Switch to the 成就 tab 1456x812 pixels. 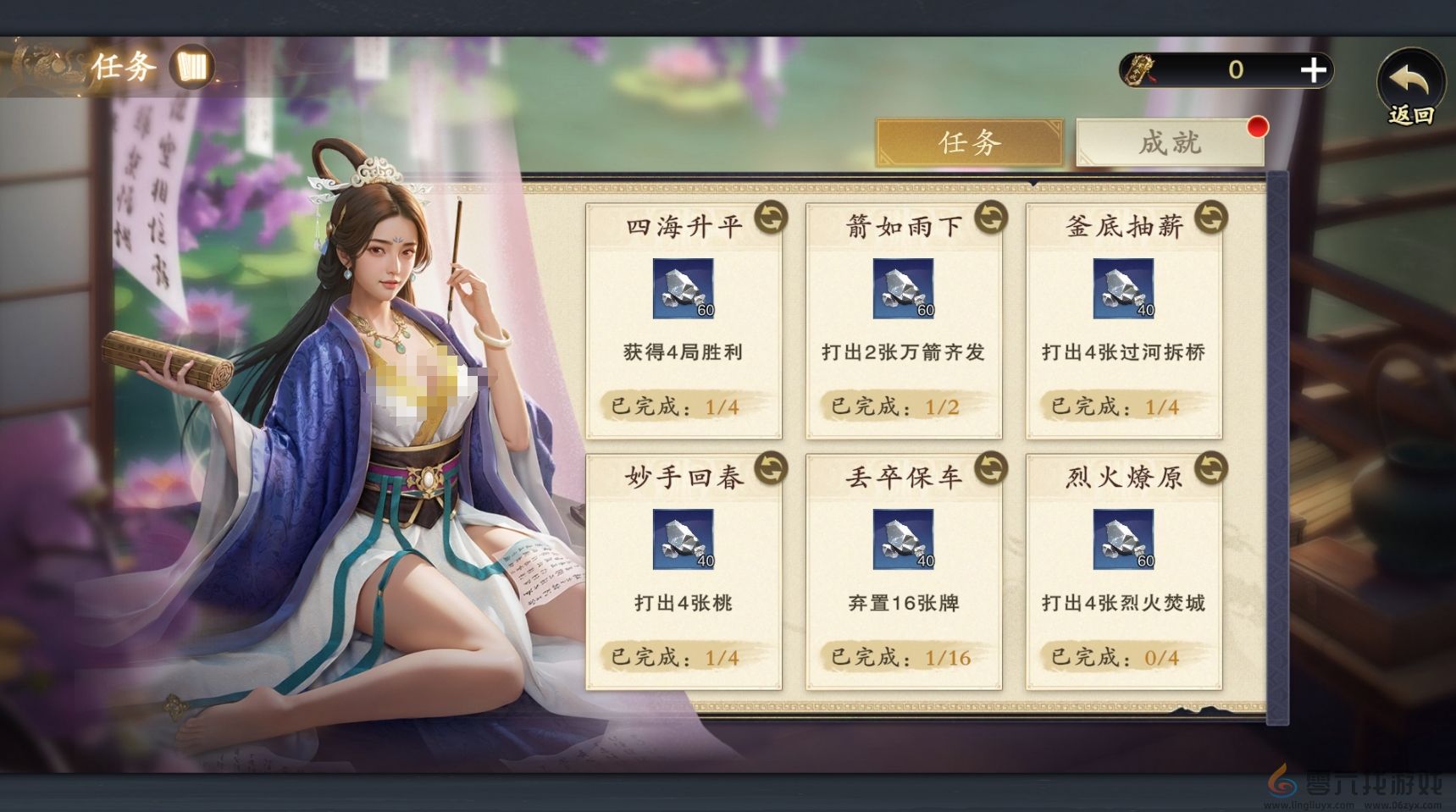click(x=1169, y=142)
